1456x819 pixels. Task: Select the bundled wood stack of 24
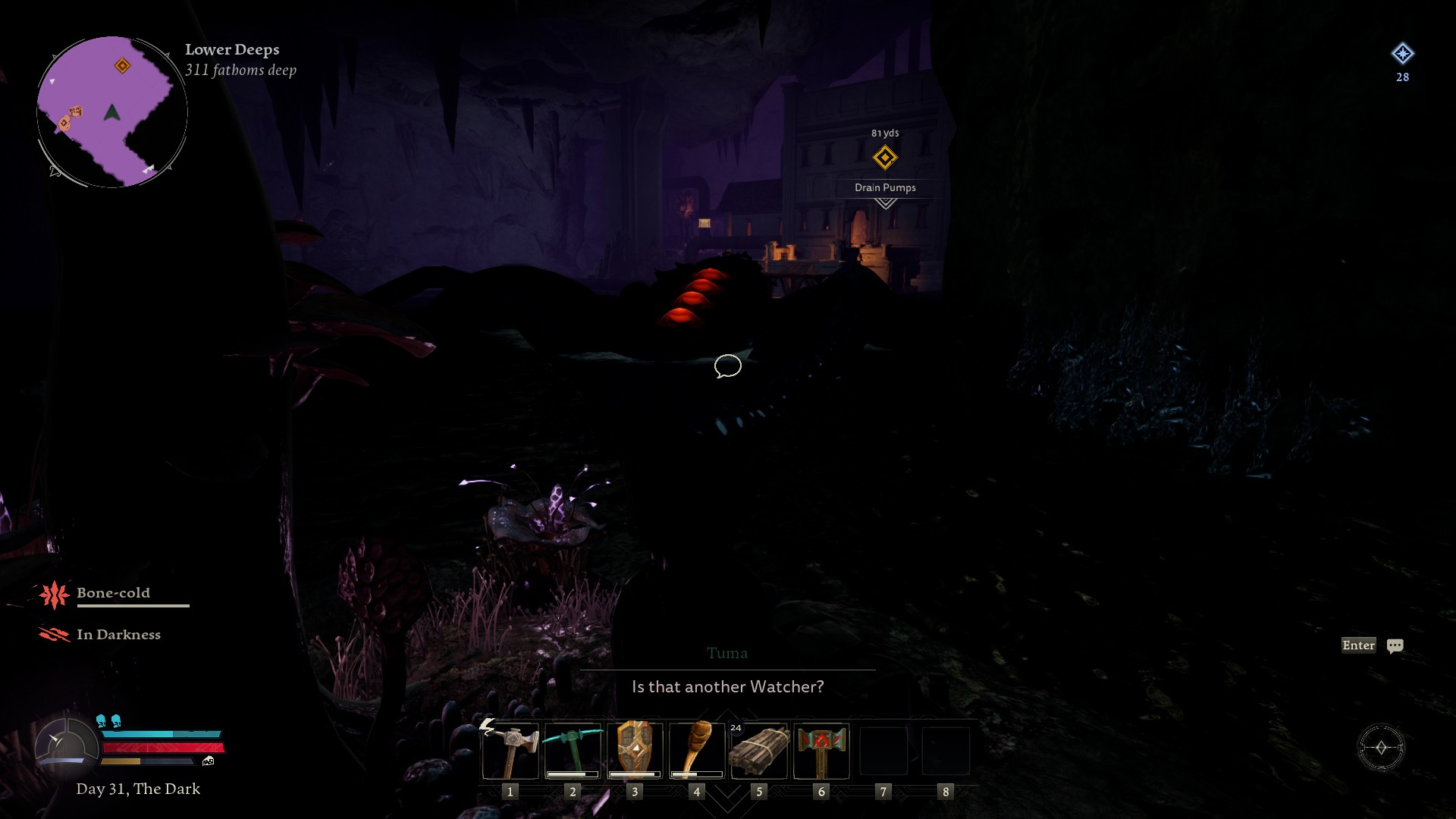coord(759,751)
